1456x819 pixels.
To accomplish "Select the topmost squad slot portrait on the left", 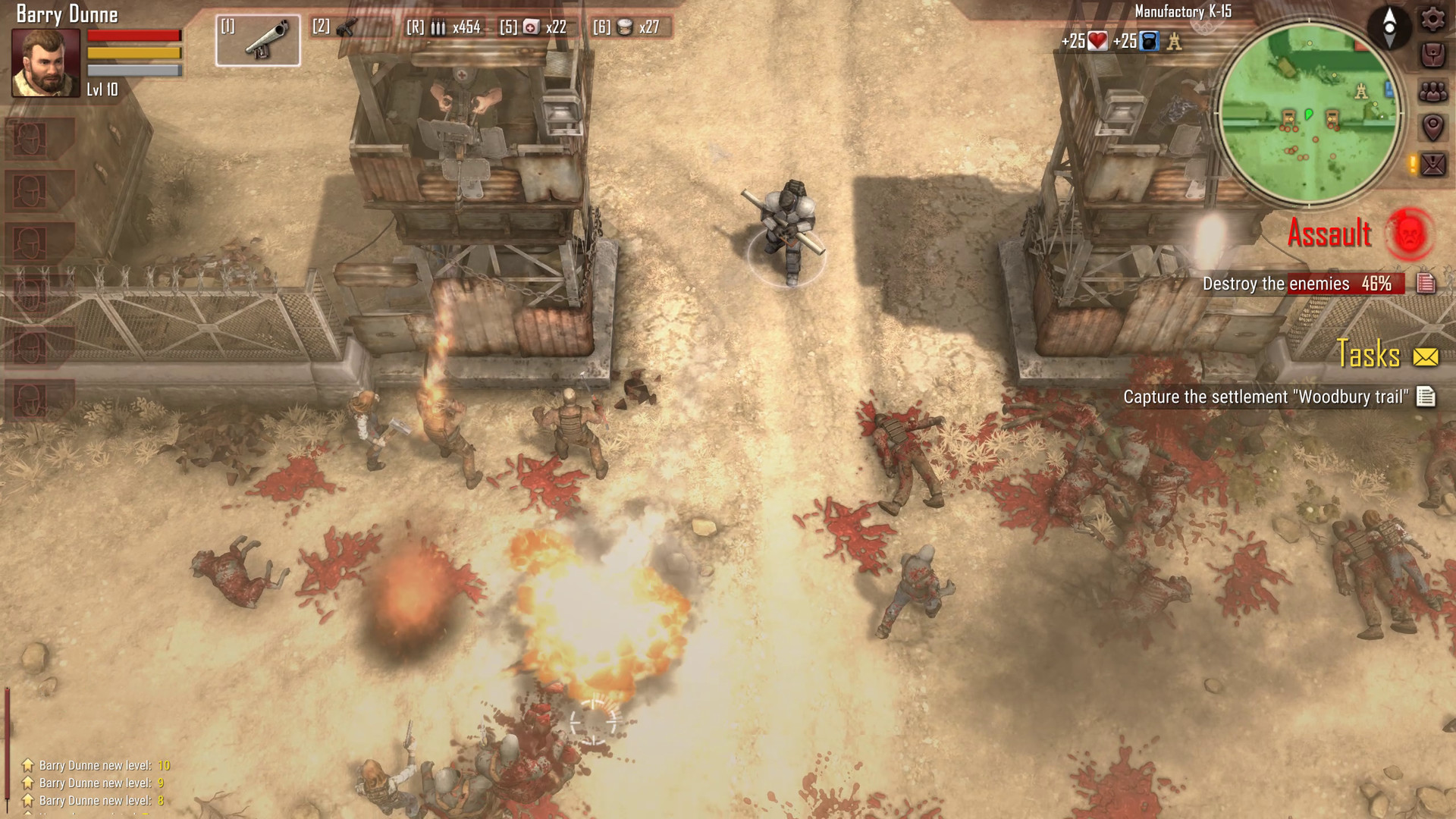I will (28, 140).
